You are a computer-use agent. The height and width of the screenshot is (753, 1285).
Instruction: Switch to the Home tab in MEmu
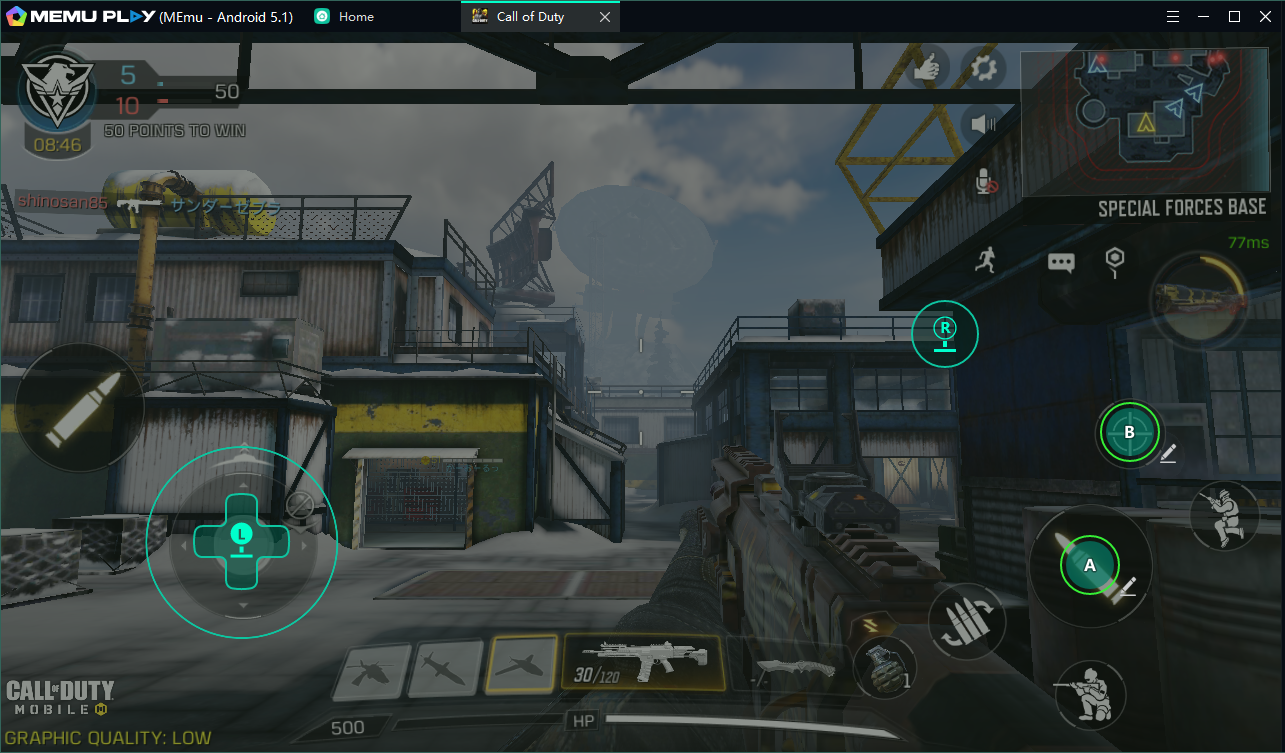tap(345, 16)
